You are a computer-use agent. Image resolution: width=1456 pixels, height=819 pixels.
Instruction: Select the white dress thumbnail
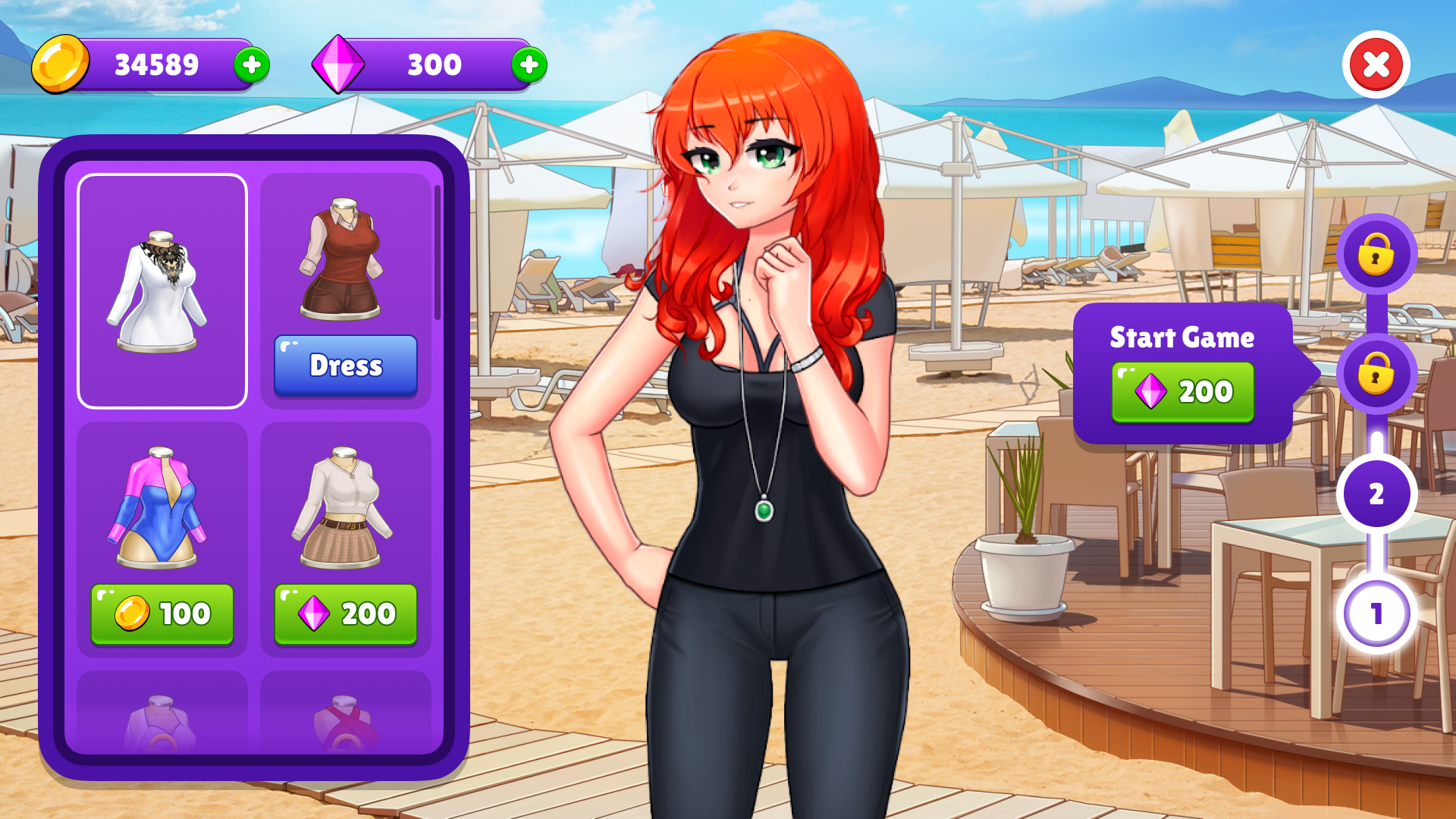tap(162, 288)
